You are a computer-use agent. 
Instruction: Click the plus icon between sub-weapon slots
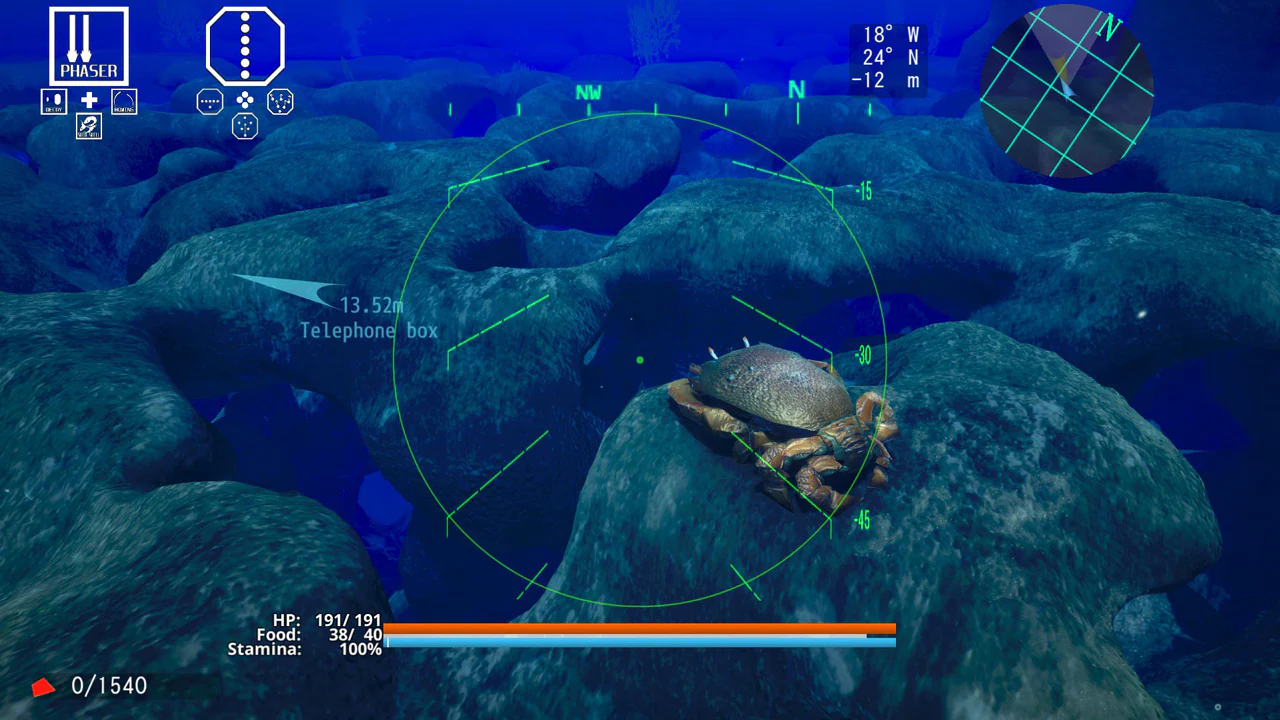(x=89, y=100)
